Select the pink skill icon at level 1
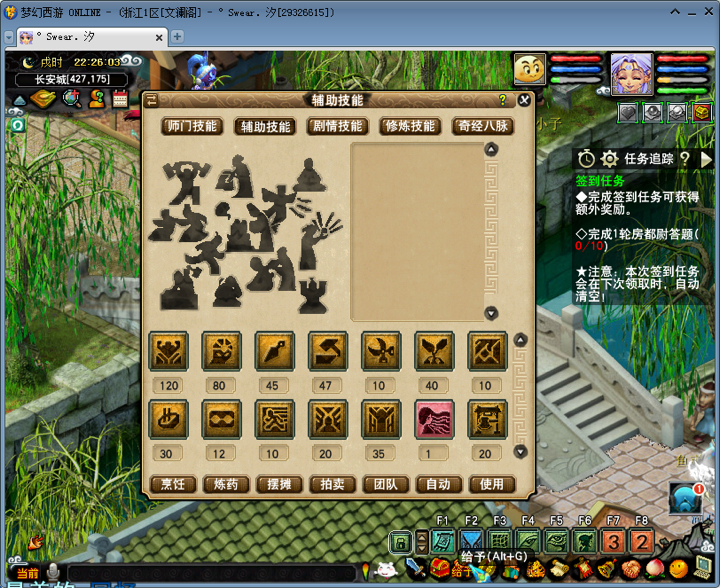 [434, 419]
